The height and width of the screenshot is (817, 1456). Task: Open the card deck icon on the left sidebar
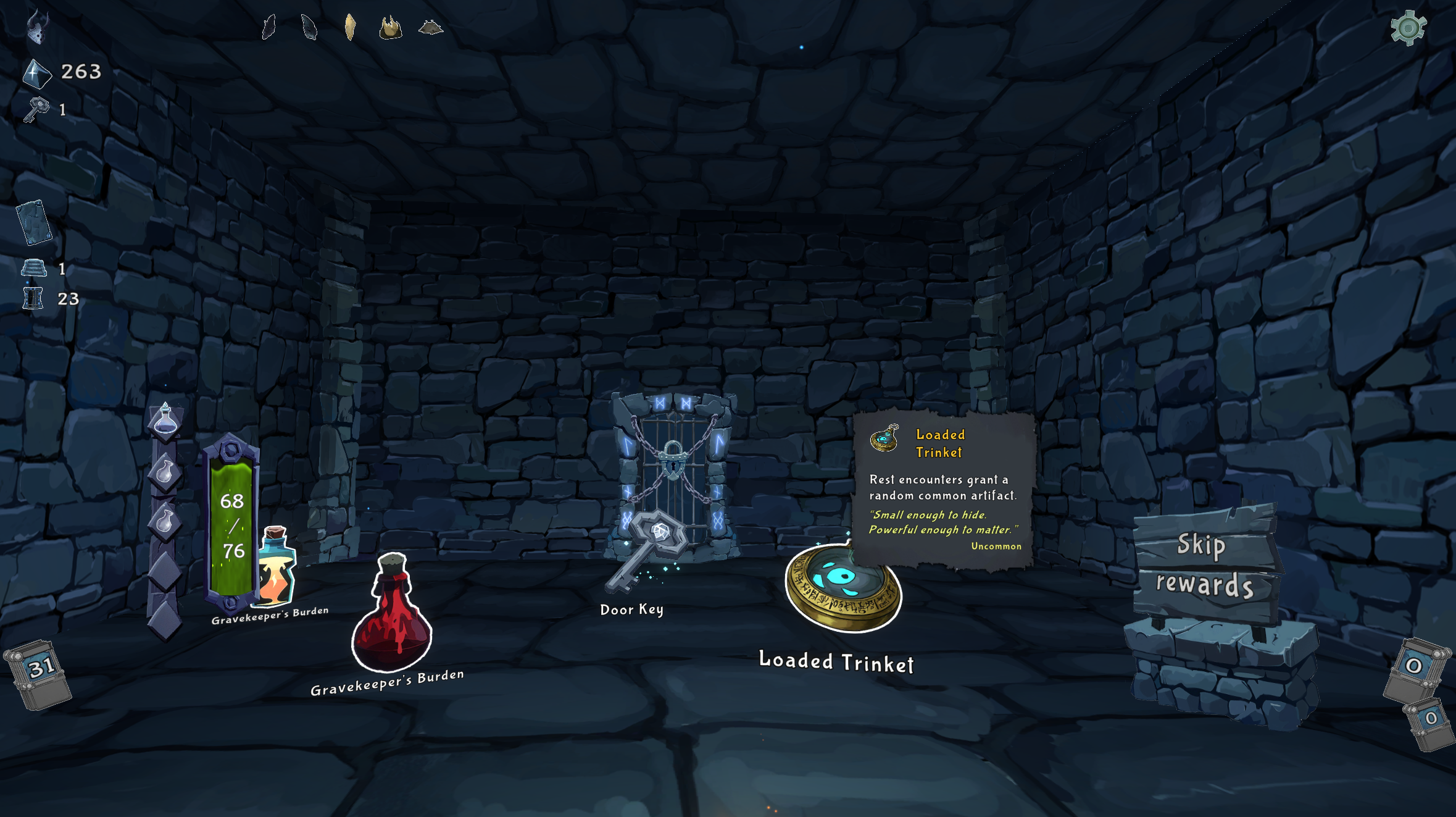coord(35,222)
